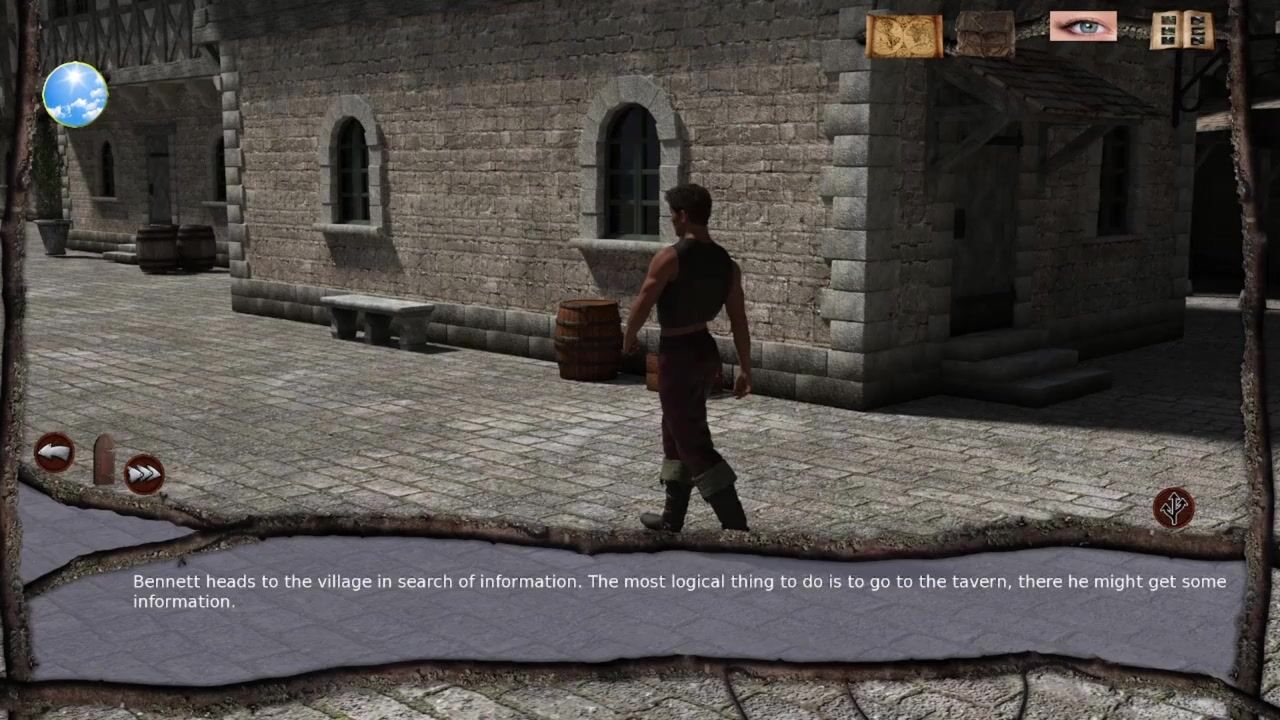Open the photo album book

[x=1181, y=31]
